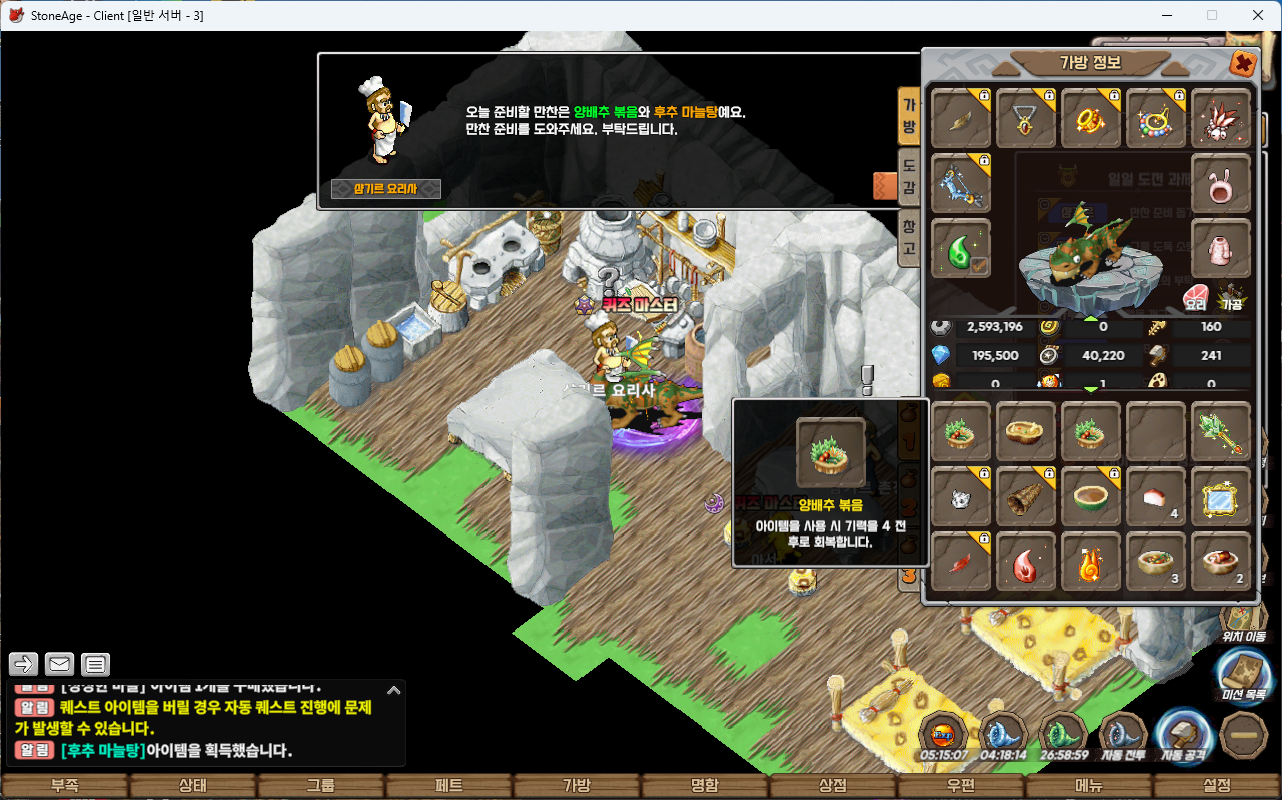Toggle 자동 전투 auto battle
1282x800 pixels.
(1122, 738)
